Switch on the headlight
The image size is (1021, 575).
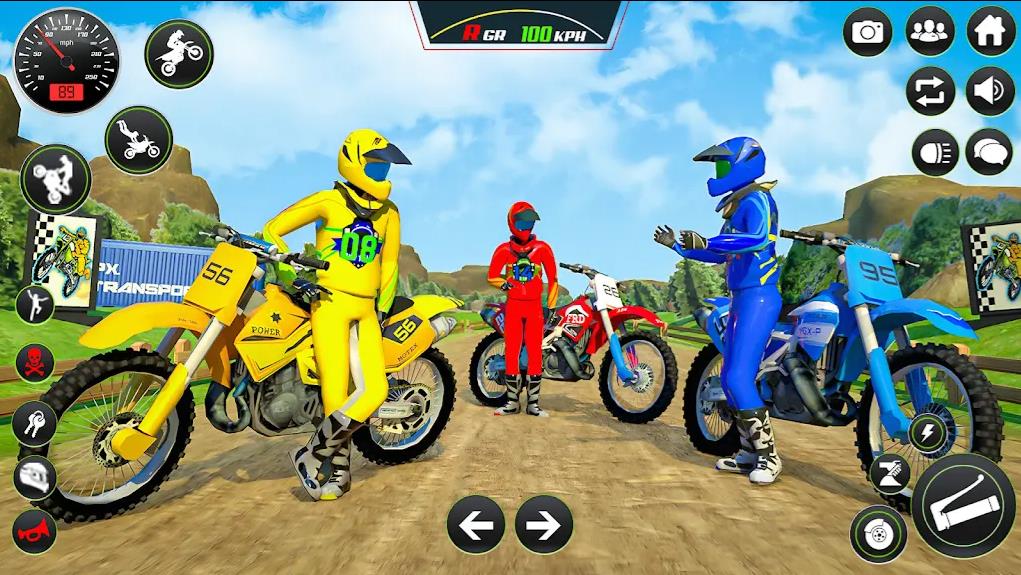[935, 152]
